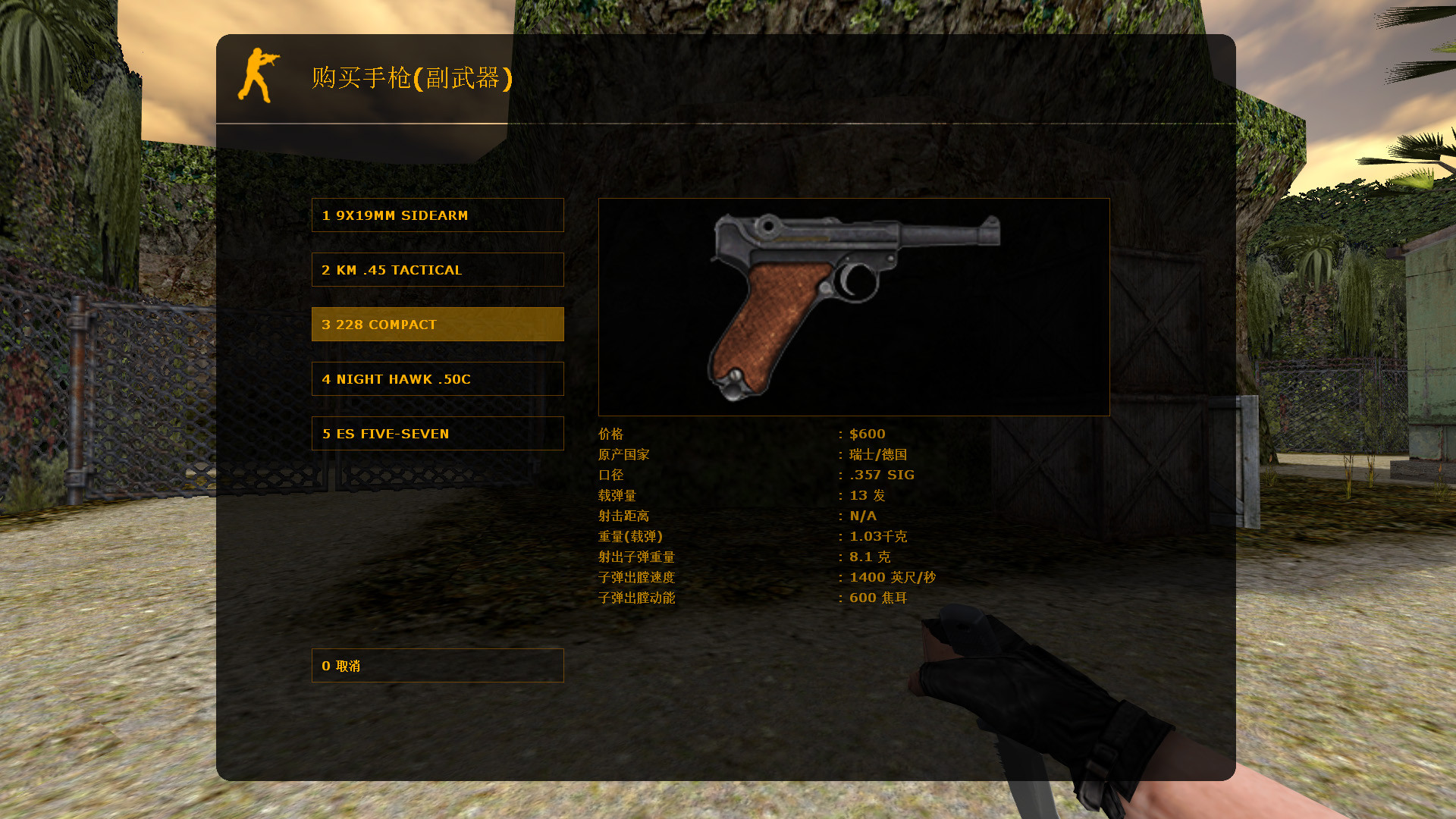This screenshot has height=819, width=1456.
Task: Click the 子弹出膛速度 muzzle velocity label
Action: click(x=637, y=577)
